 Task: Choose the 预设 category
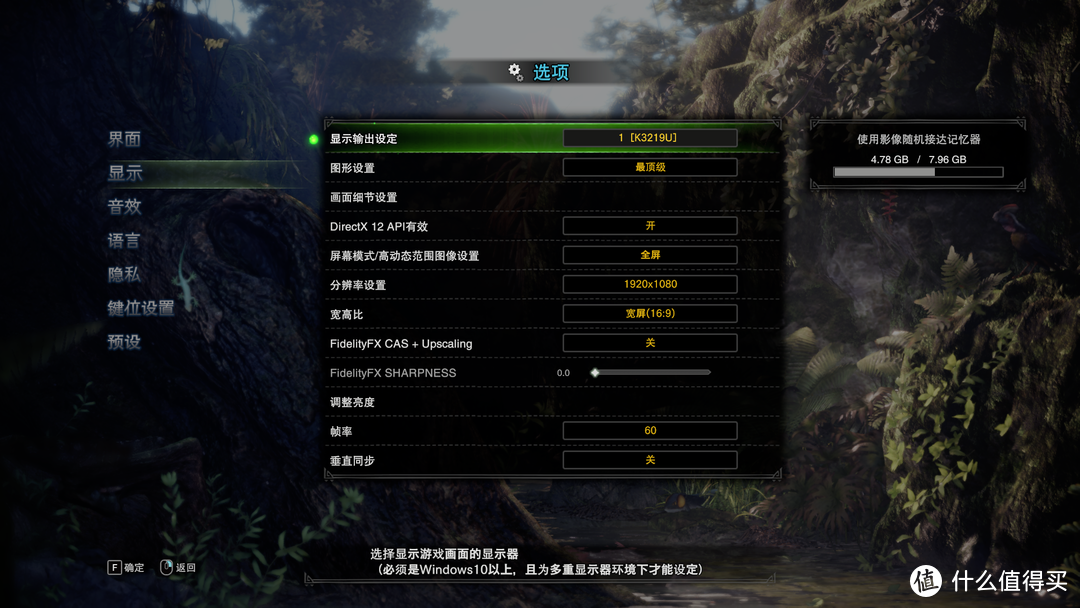(x=125, y=342)
